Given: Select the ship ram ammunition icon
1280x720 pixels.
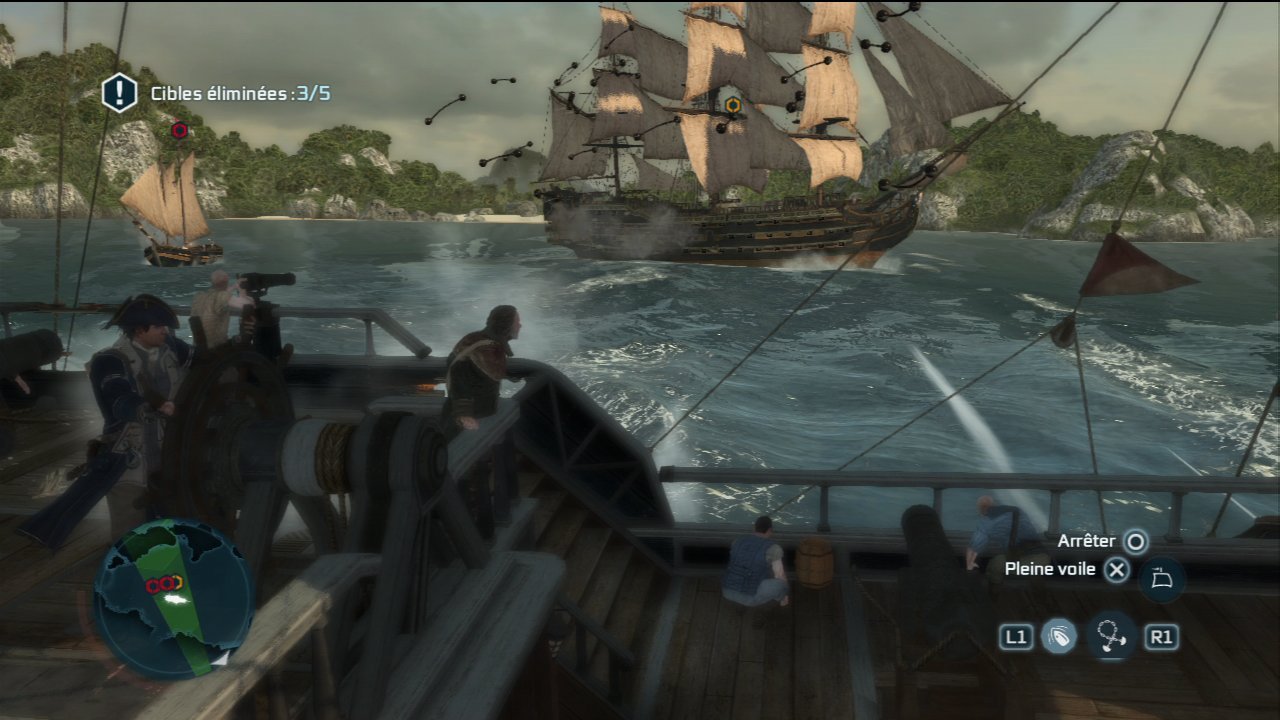Looking at the screenshot, I should tap(1059, 637).
